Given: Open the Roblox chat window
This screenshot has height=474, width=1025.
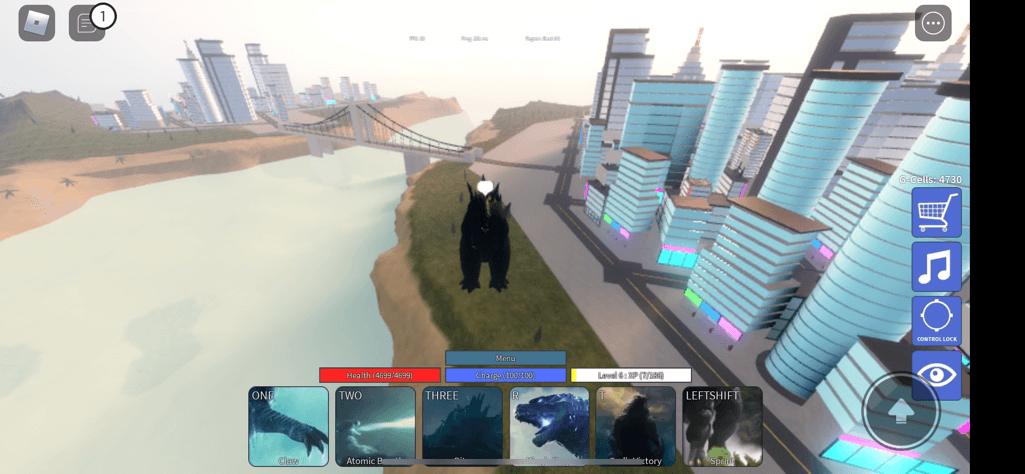Looking at the screenshot, I should click(x=86, y=23).
